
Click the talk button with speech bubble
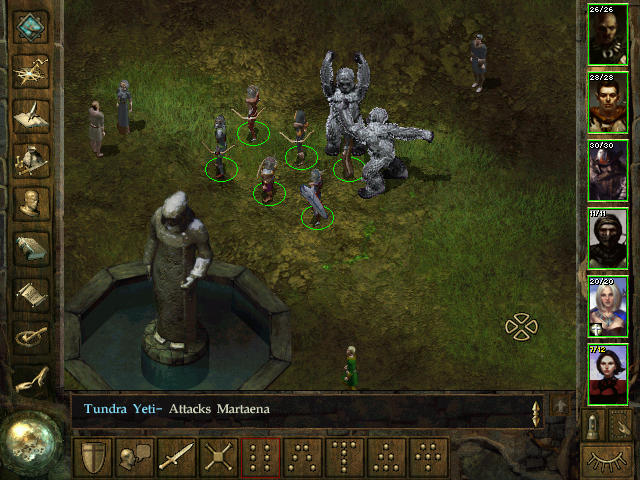point(134,458)
